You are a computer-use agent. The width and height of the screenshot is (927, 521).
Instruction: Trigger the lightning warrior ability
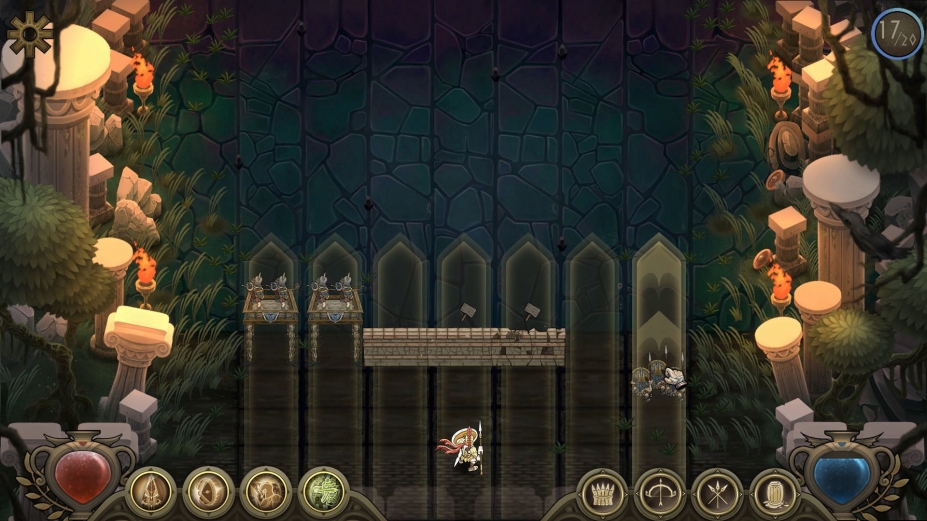tap(265, 492)
